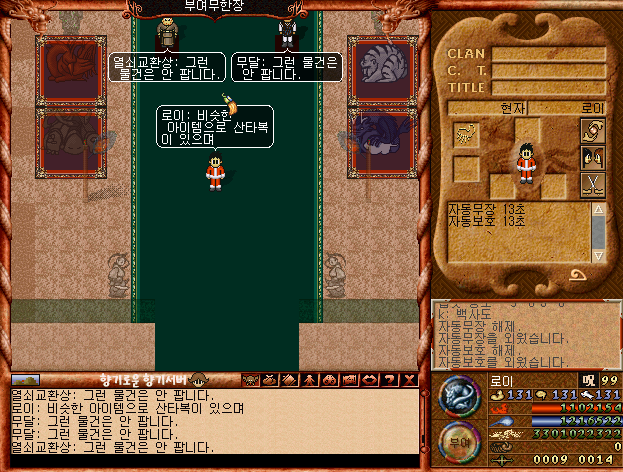Click the swirl icon below the status list
Image resolution: width=623 pixels, height=472 pixels.
pyautogui.click(x=578, y=277)
